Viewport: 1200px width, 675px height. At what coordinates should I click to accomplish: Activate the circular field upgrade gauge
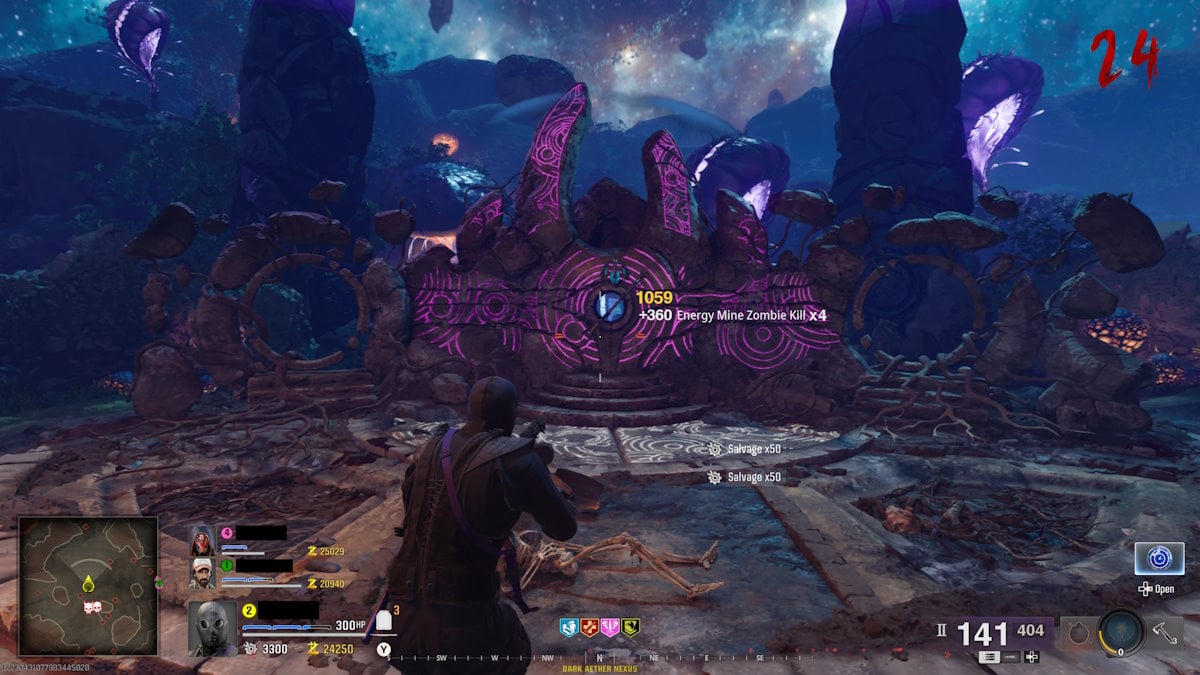(x=1120, y=632)
